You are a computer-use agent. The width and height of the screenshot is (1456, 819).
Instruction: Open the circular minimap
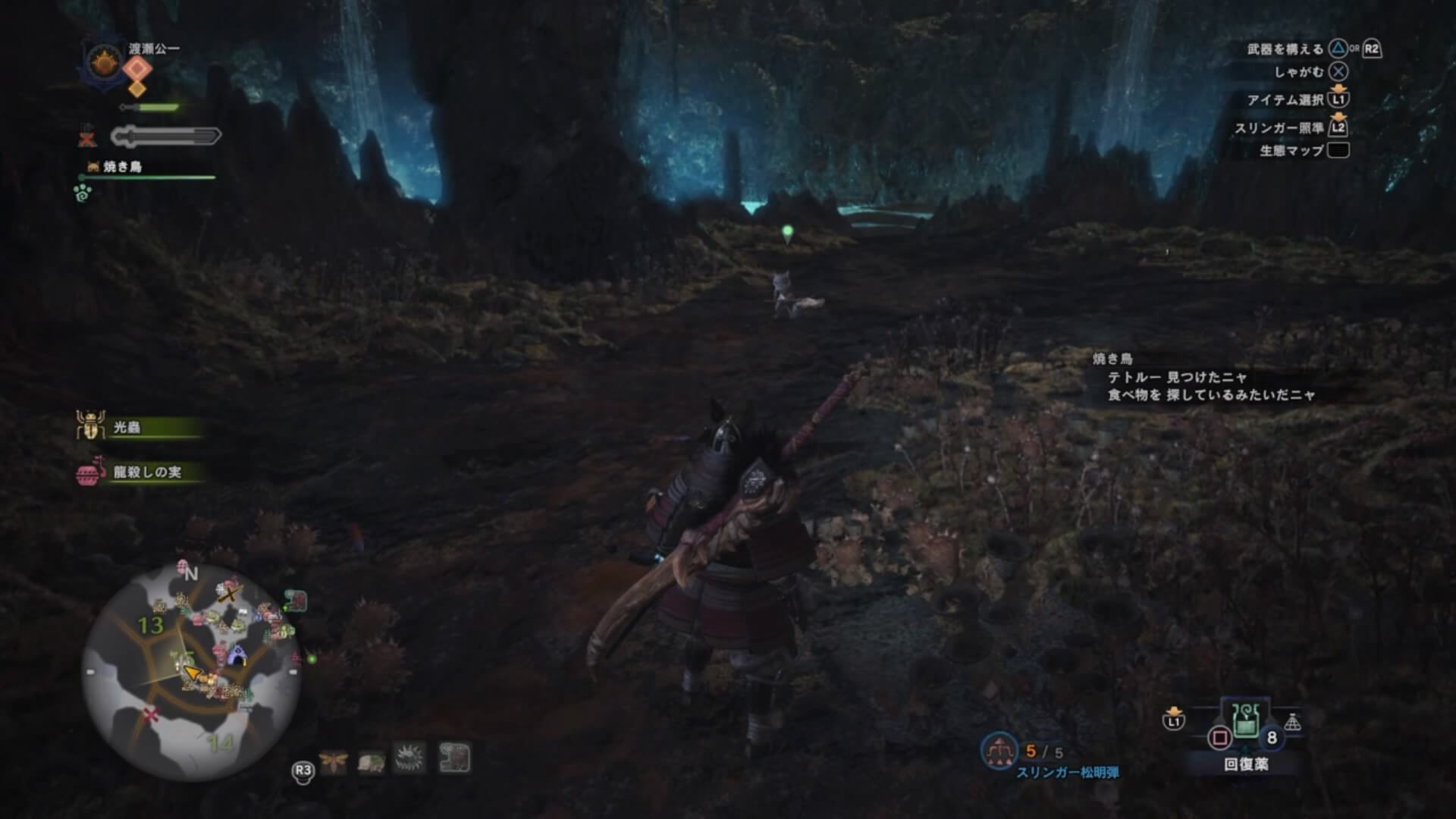tap(191, 673)
